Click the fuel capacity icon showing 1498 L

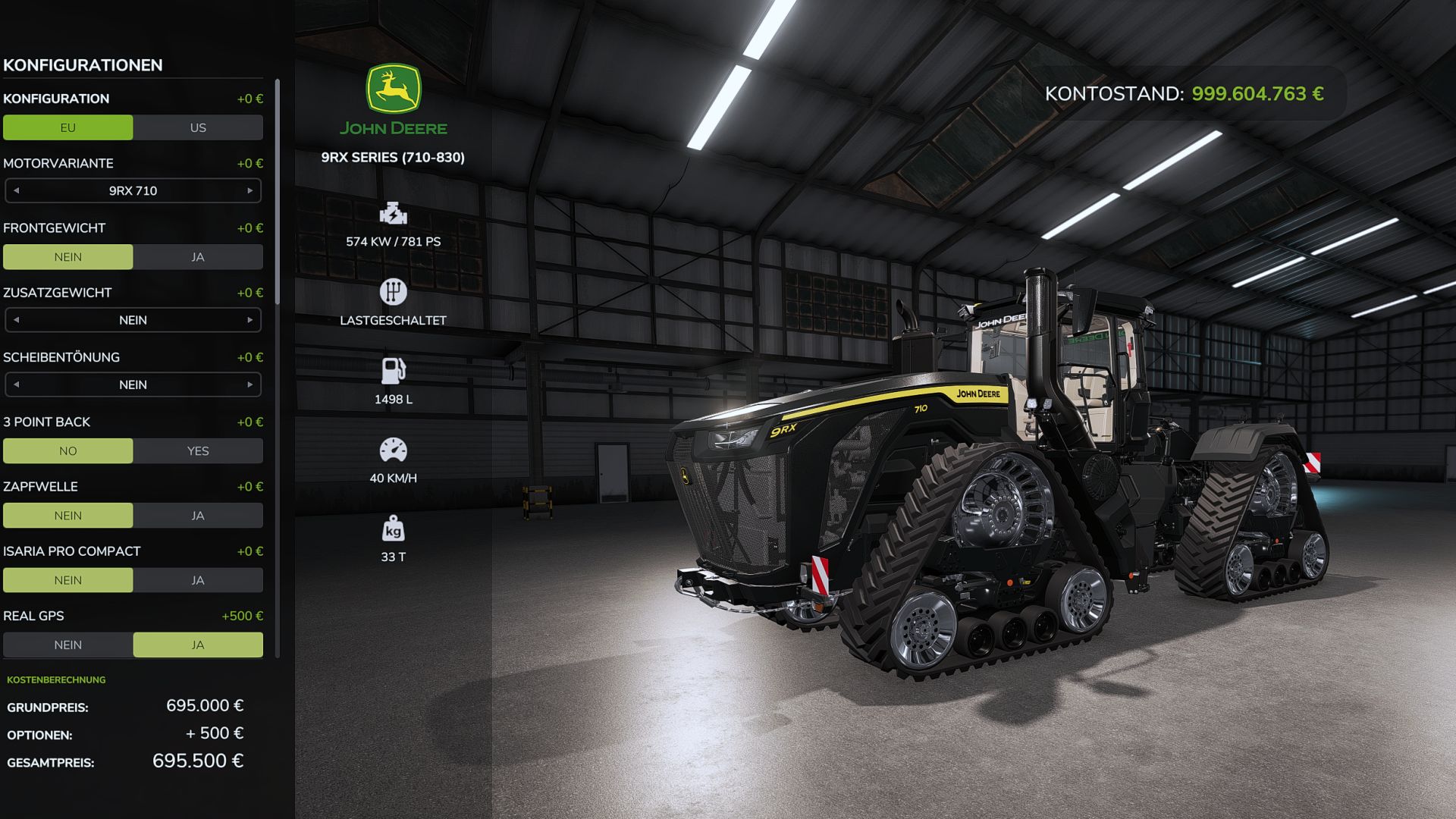click(394, 371)
